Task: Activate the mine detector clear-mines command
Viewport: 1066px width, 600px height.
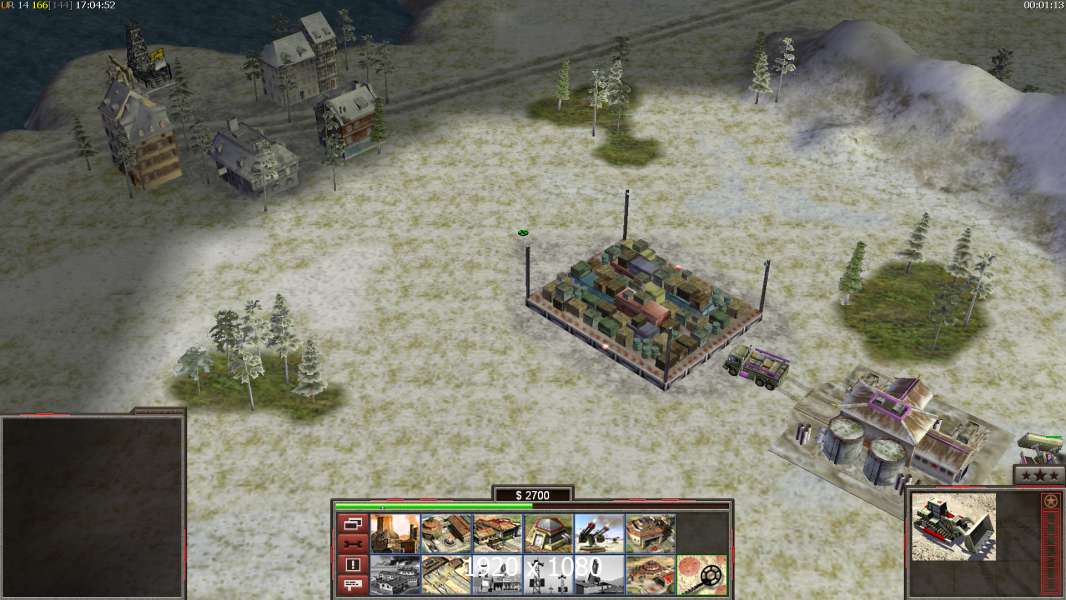Action: click(x=700, y=575)
